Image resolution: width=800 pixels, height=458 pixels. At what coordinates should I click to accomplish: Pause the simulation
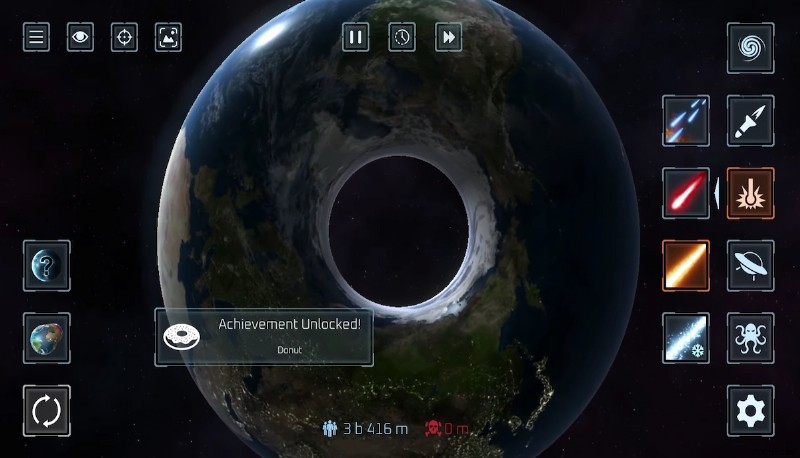[355, 38]
